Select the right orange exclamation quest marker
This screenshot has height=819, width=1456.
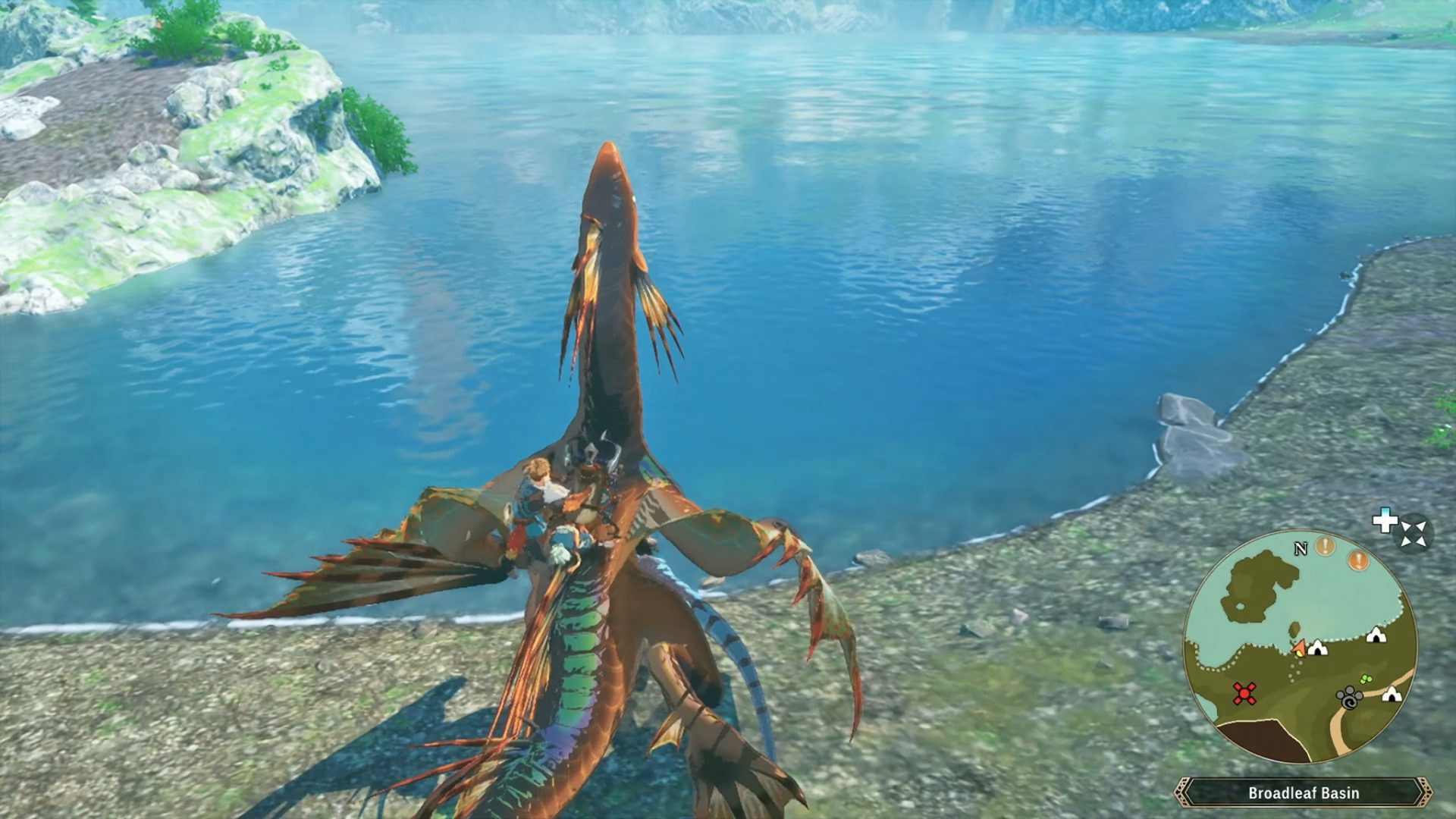(x=1357, y=559)
